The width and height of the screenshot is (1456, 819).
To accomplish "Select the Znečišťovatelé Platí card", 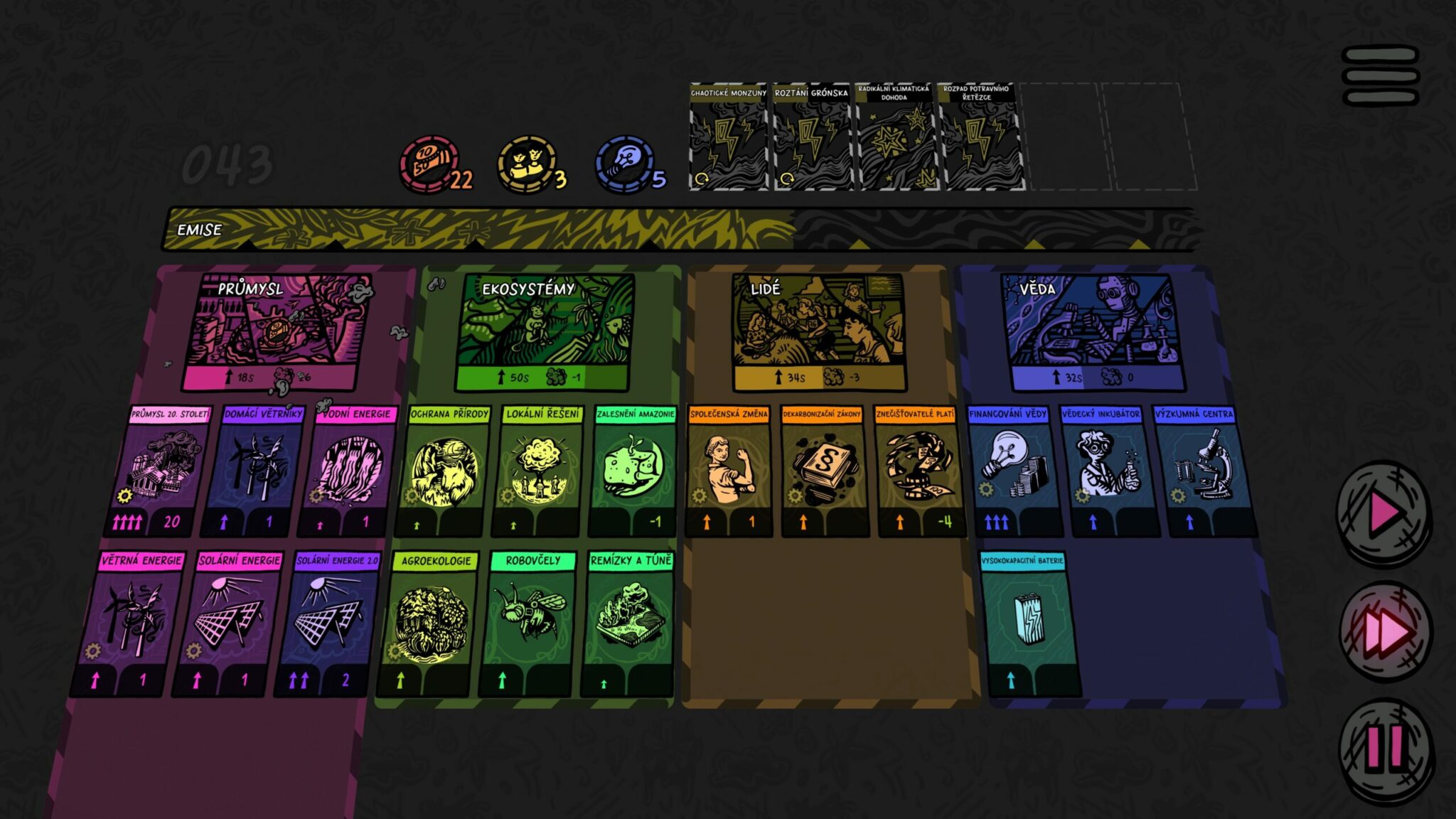I will tap(916, 471).
